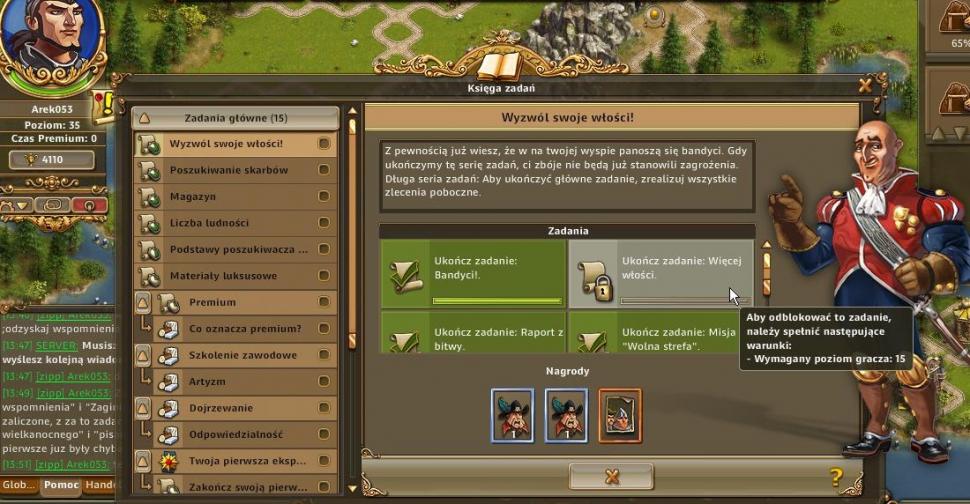
Task: Collapse the "Zadania główne (15)" header
Action: (145, 118)
